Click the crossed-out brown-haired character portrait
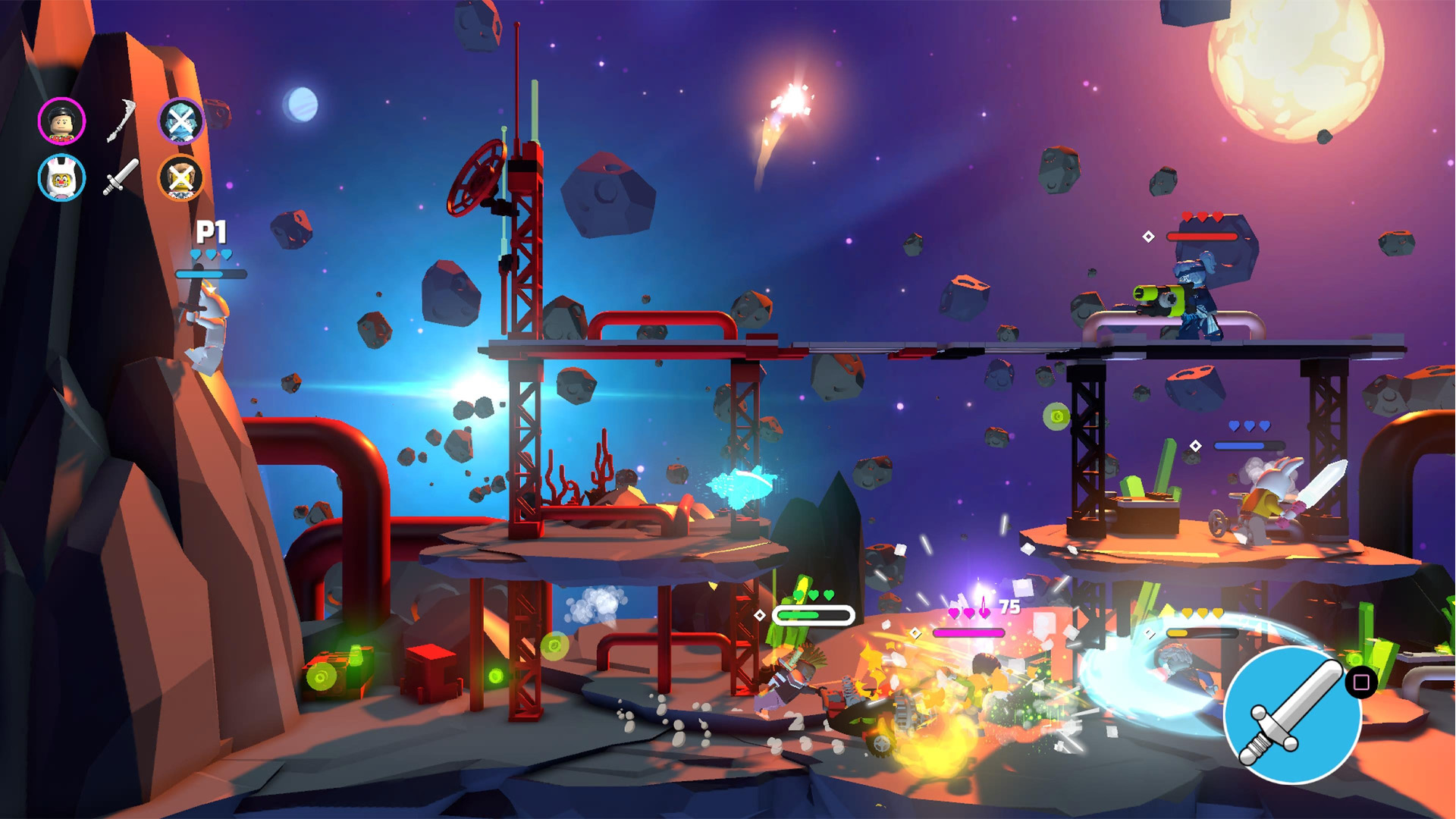The height and width of the screenshot is (819, 1456). coord(180,178)
